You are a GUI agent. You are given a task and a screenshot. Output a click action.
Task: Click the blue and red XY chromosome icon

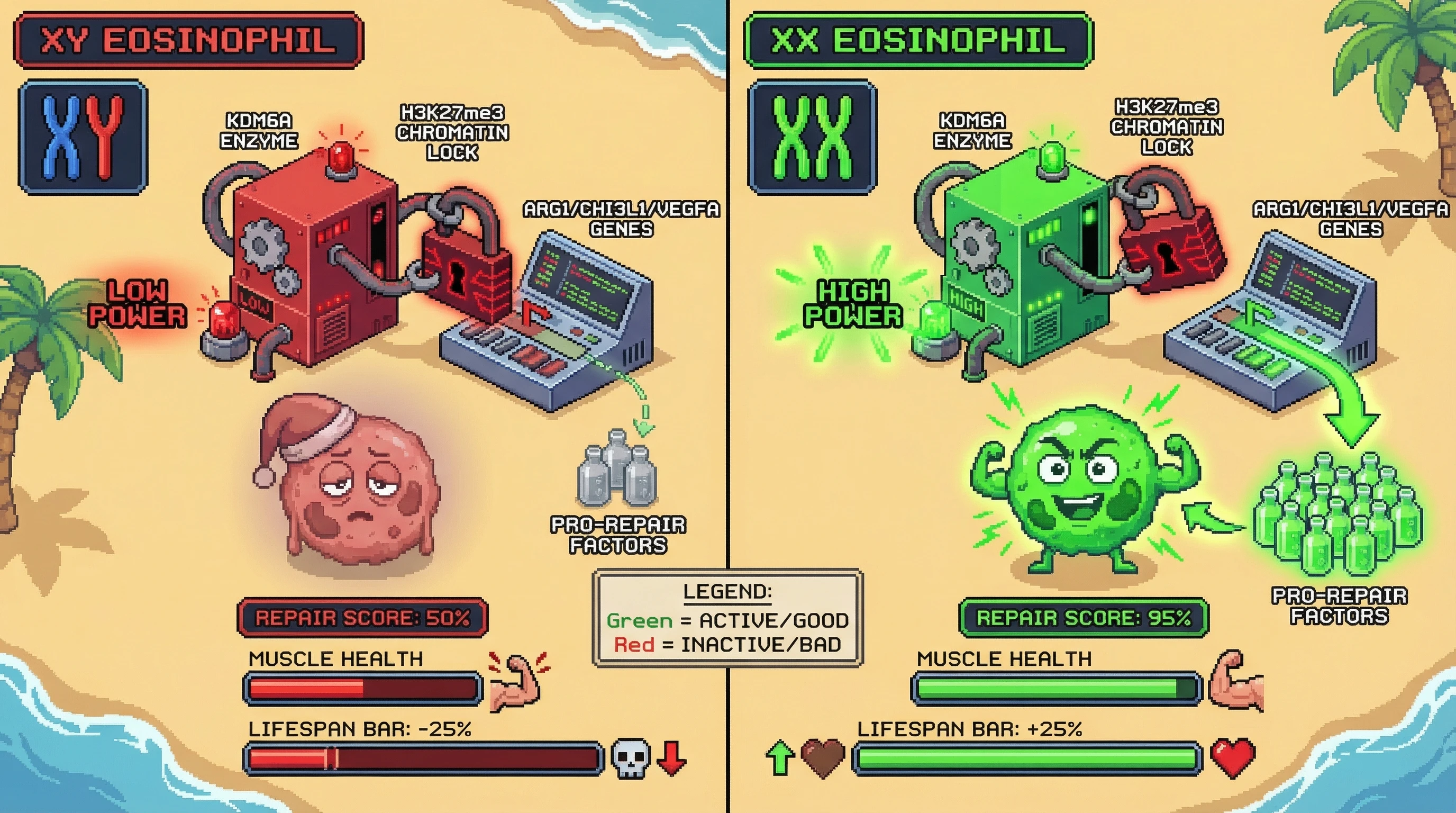click(83, 138)
